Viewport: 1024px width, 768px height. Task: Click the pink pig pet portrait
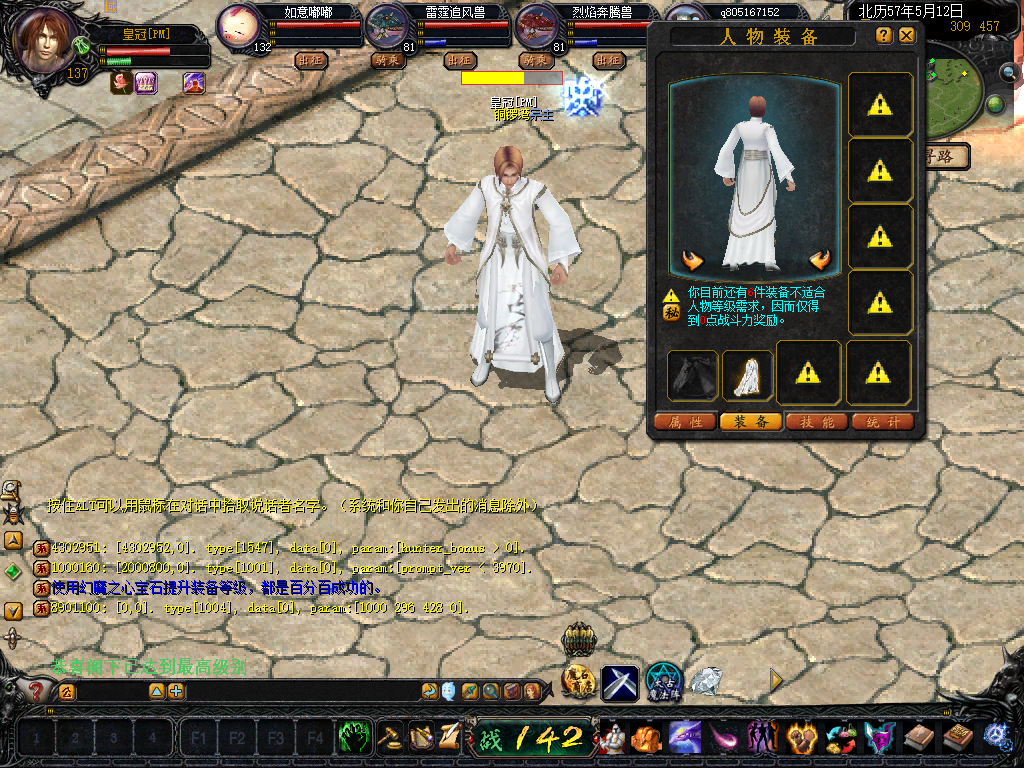coord(238,24)
